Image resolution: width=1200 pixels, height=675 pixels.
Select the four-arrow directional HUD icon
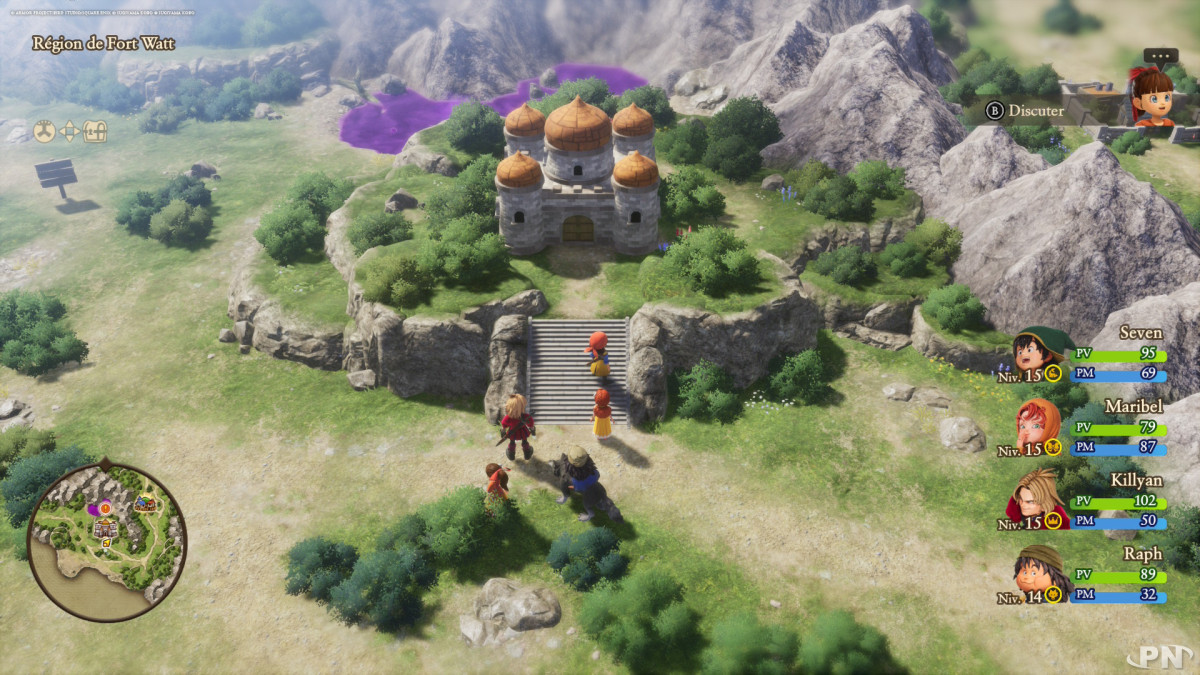click(x=70, y=131)
